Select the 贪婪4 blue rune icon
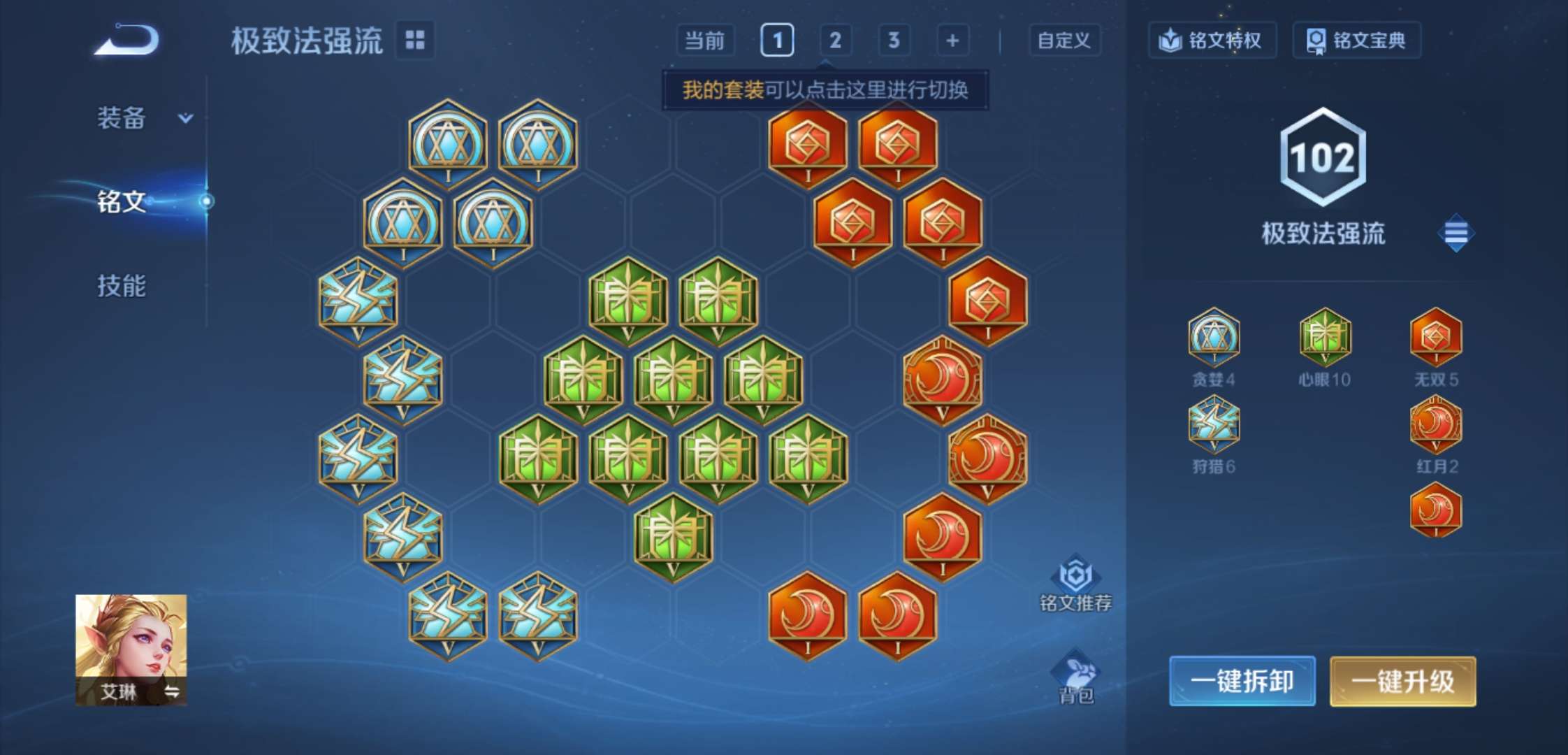The image size is (1568, 755). click(x=1214, y=338)
